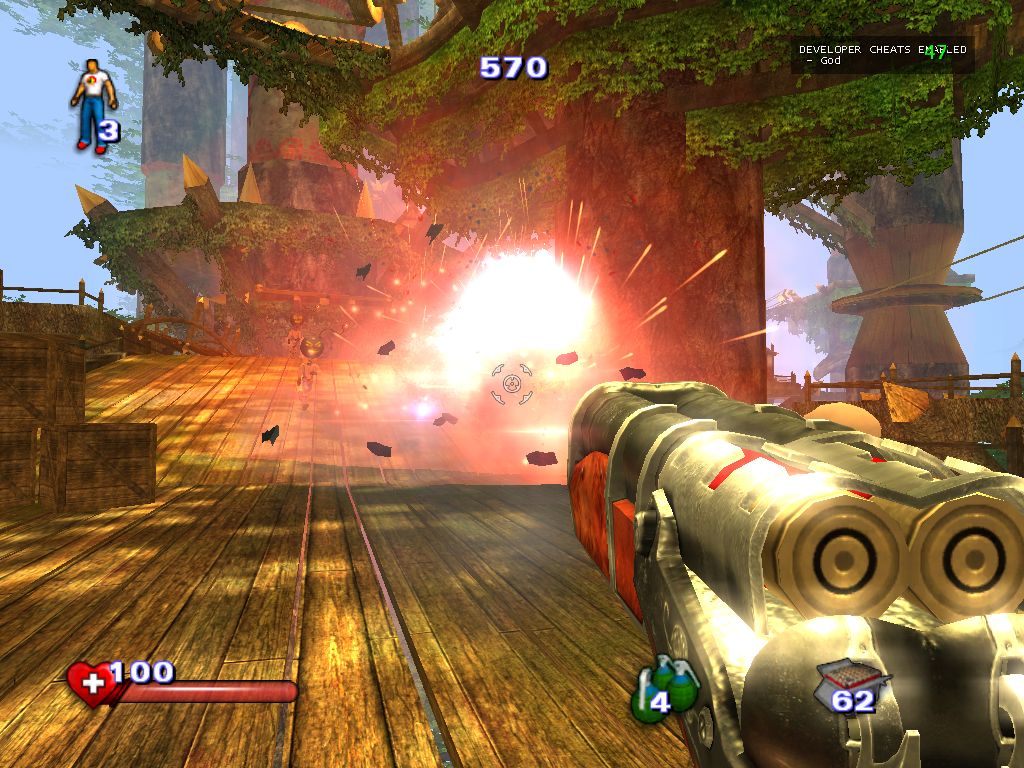
Task: Click the red heart health icon
Action: (91, 685)
